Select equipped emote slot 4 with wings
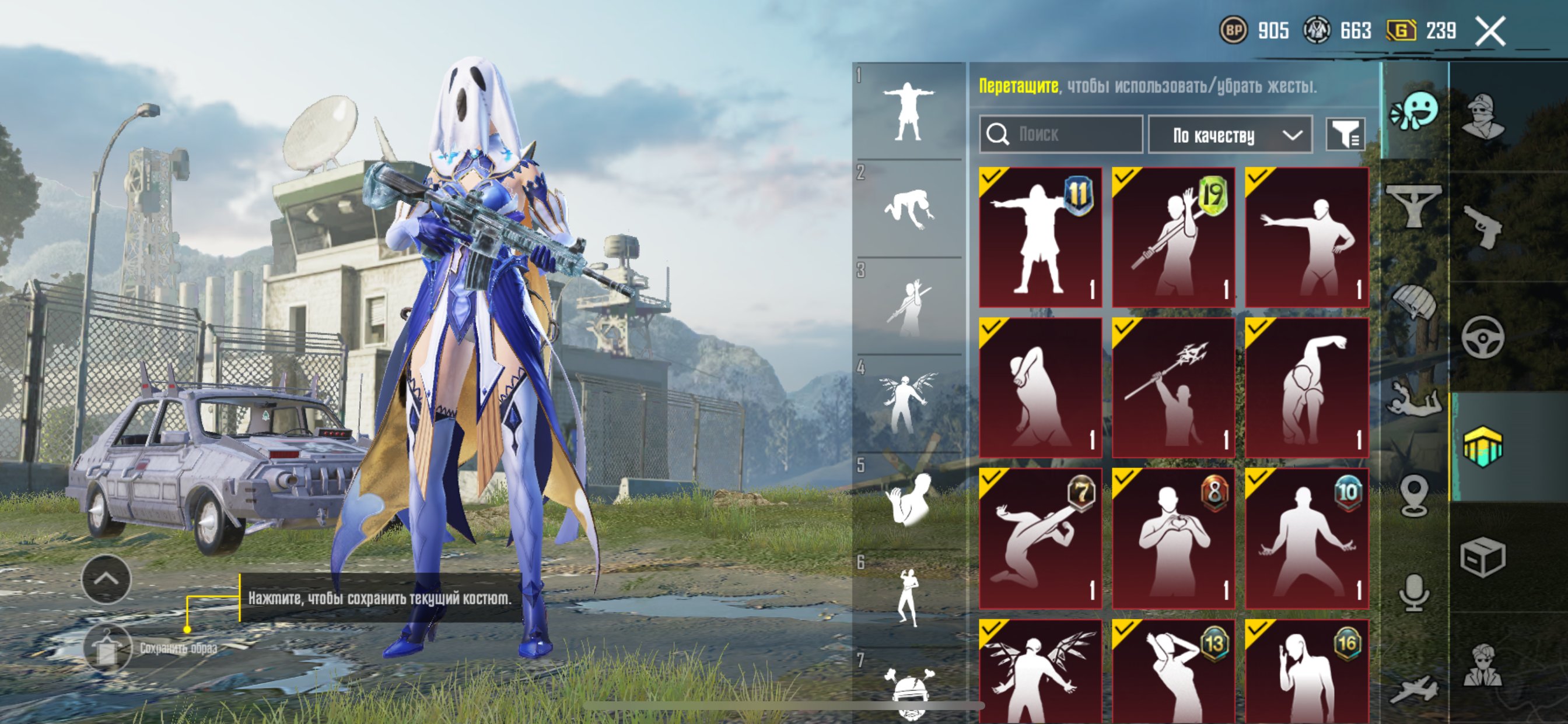Screen dimensions: 1568x724 click(x=908, y=402)
